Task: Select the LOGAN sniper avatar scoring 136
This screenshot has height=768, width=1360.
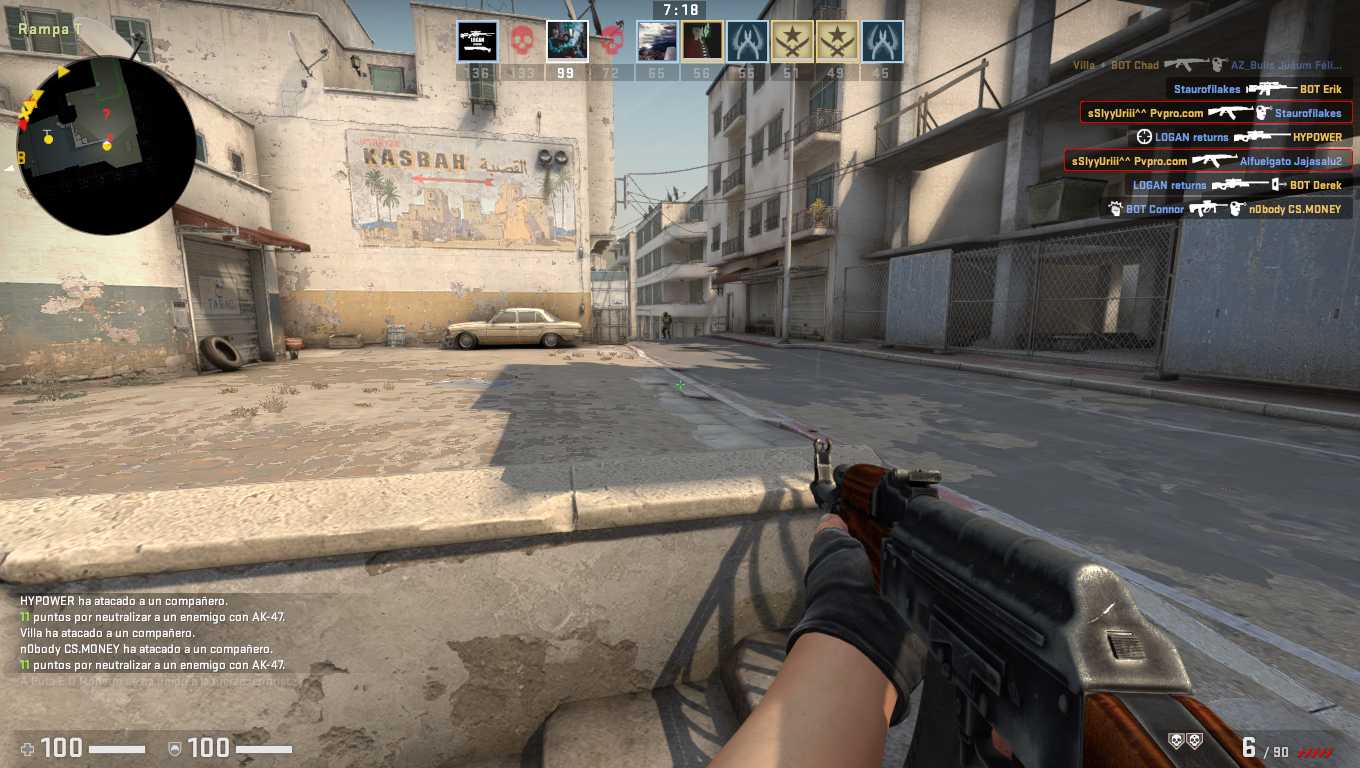Action: [477, 42]
